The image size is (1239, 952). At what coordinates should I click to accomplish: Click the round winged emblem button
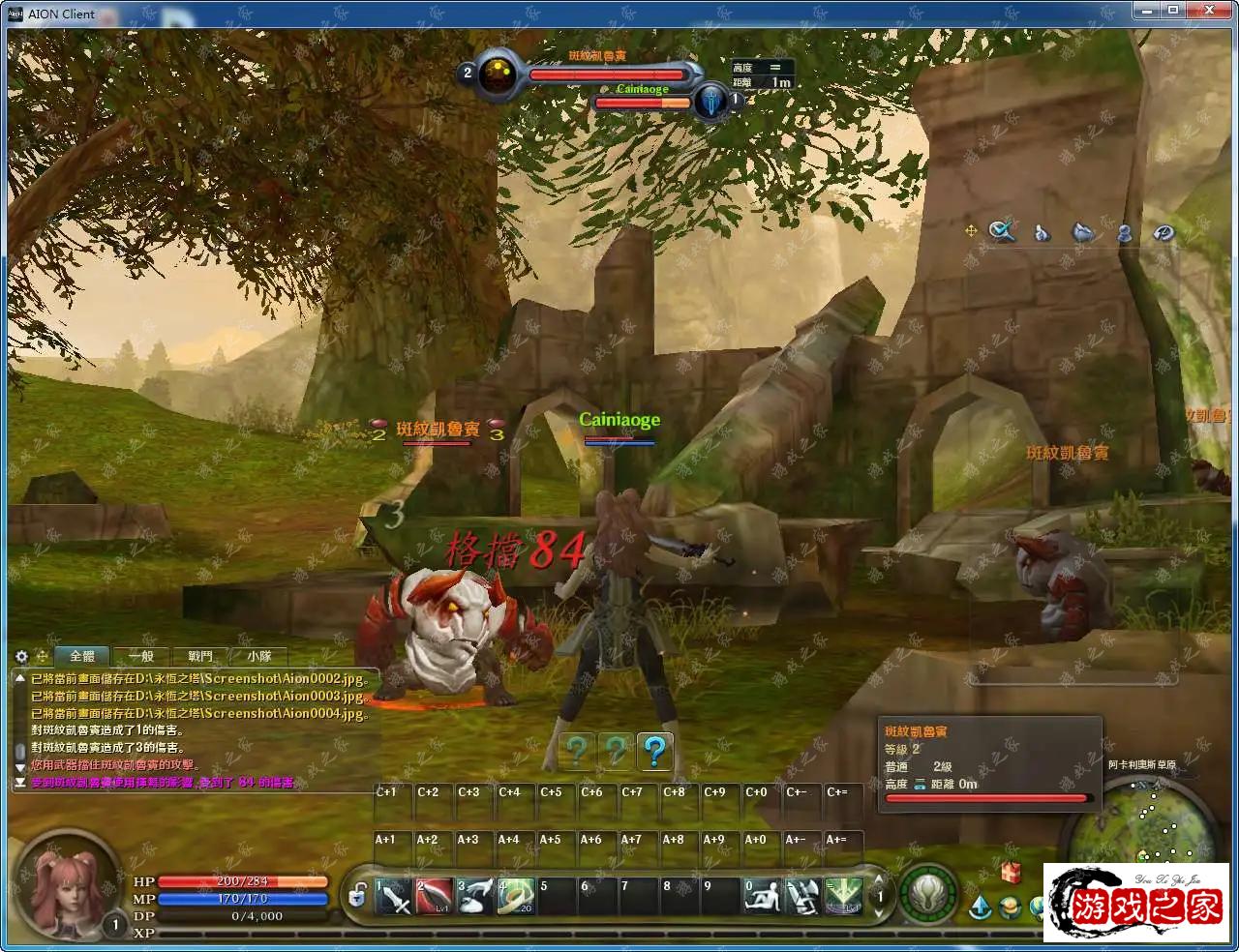pos(928,892)
